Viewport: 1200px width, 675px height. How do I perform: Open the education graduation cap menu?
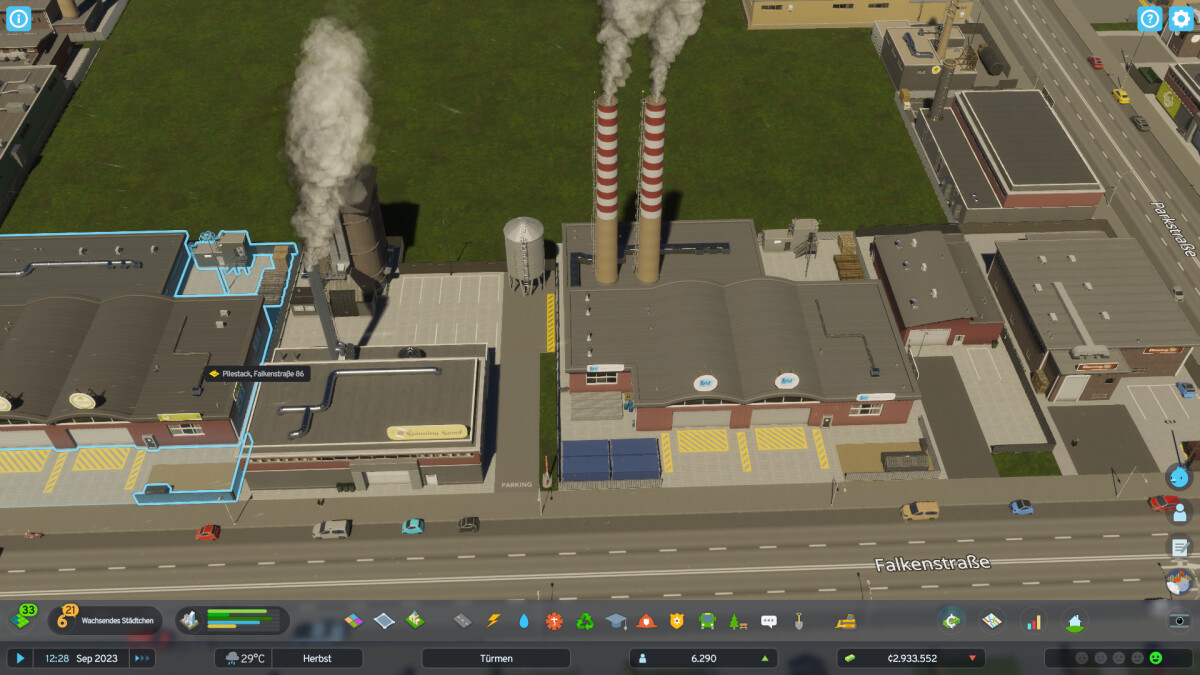click(616, 621)
